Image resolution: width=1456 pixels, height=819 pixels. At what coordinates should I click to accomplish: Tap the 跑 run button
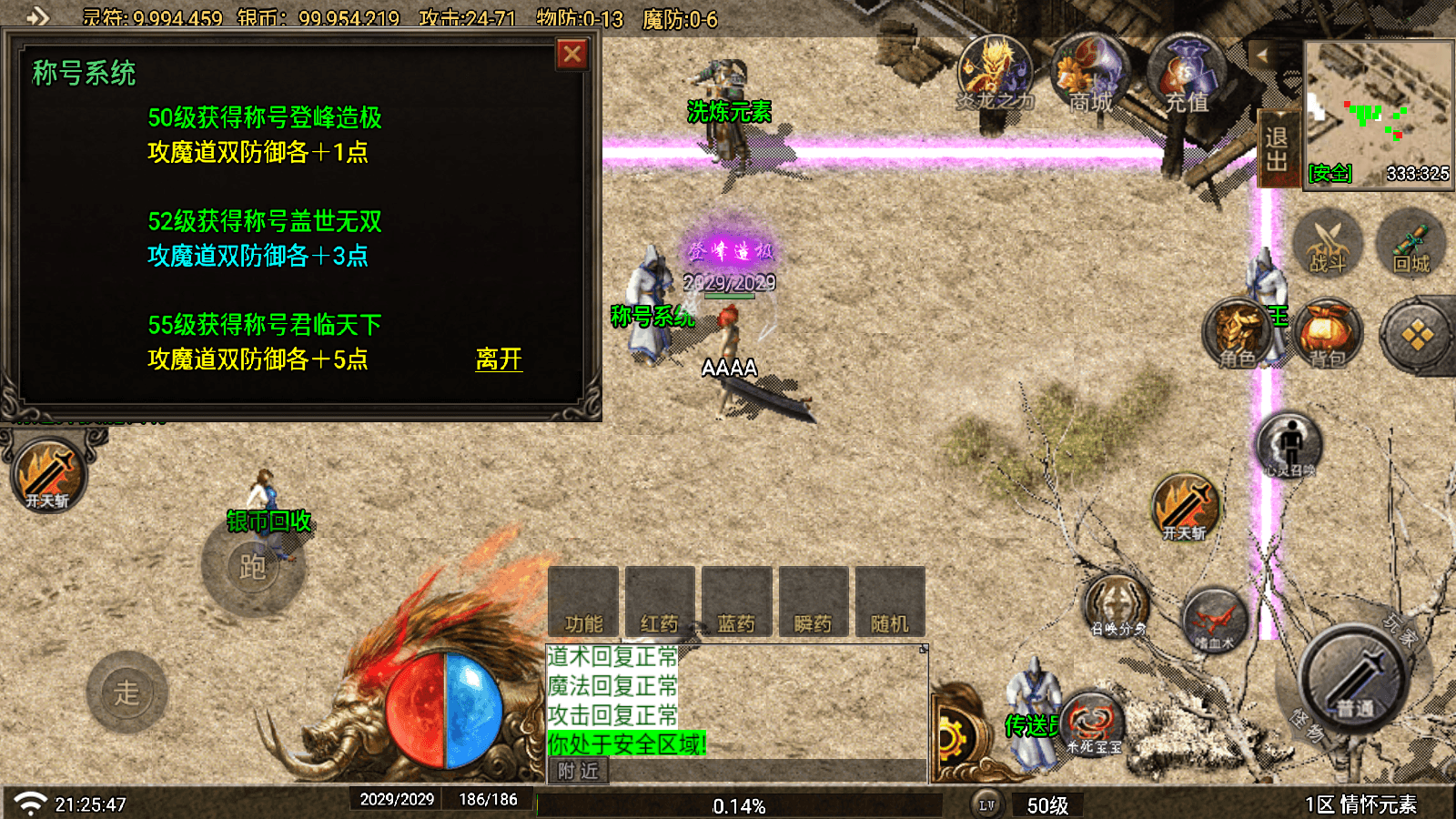pyautogui.click(x=253, y=567)
